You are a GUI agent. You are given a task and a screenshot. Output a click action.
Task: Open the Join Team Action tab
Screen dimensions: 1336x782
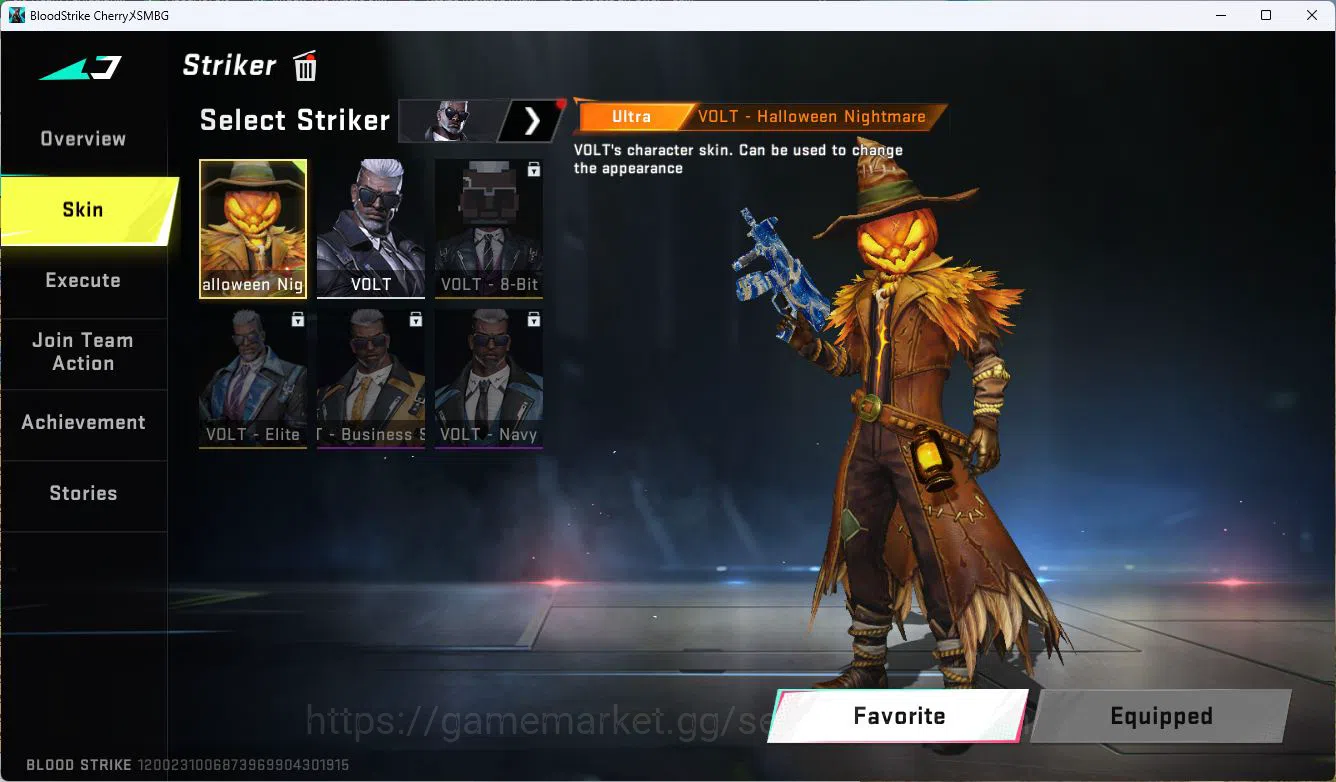pyautogui.click(x=83, y=352)
